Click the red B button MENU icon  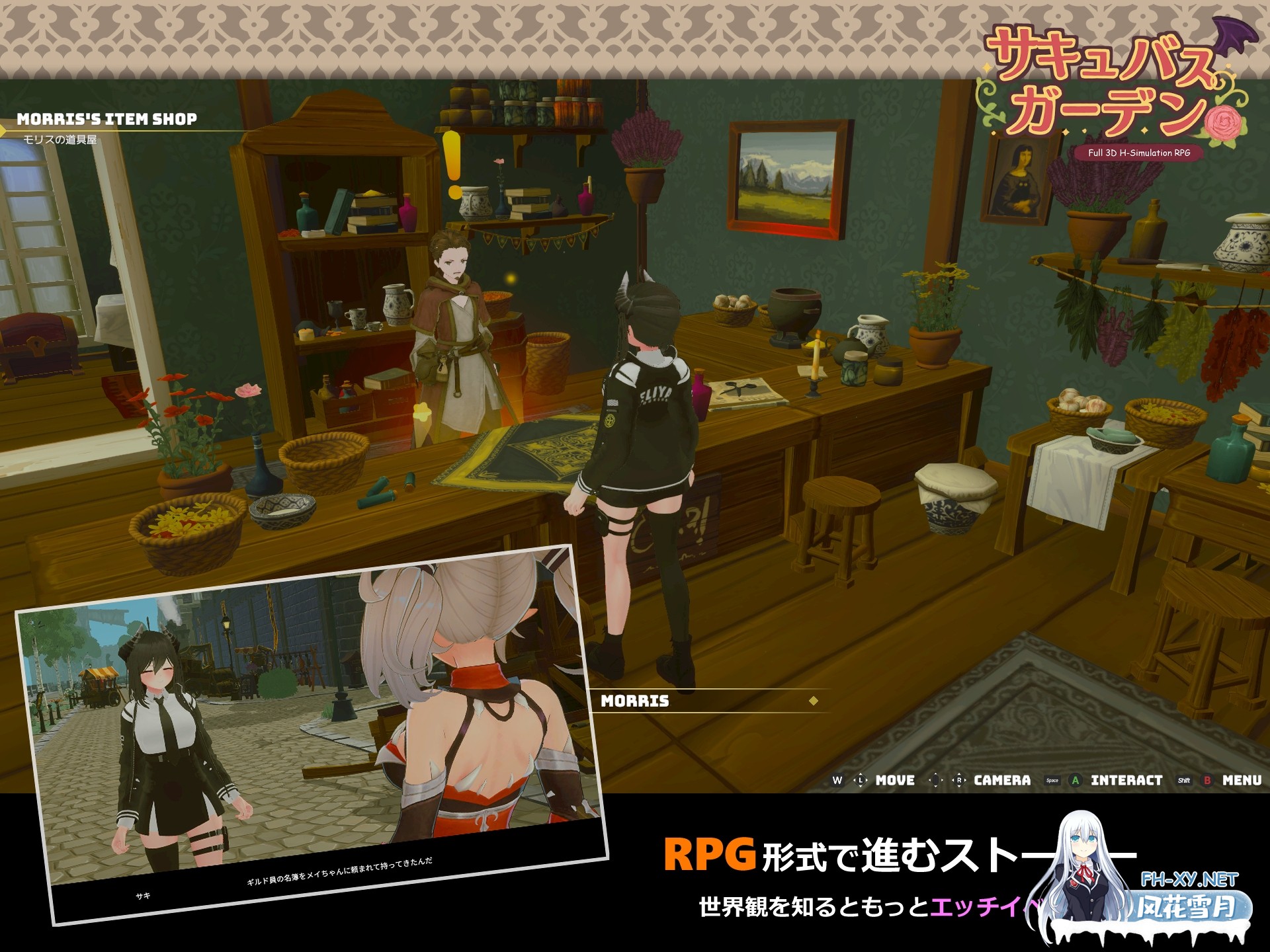coord(1207,780)
